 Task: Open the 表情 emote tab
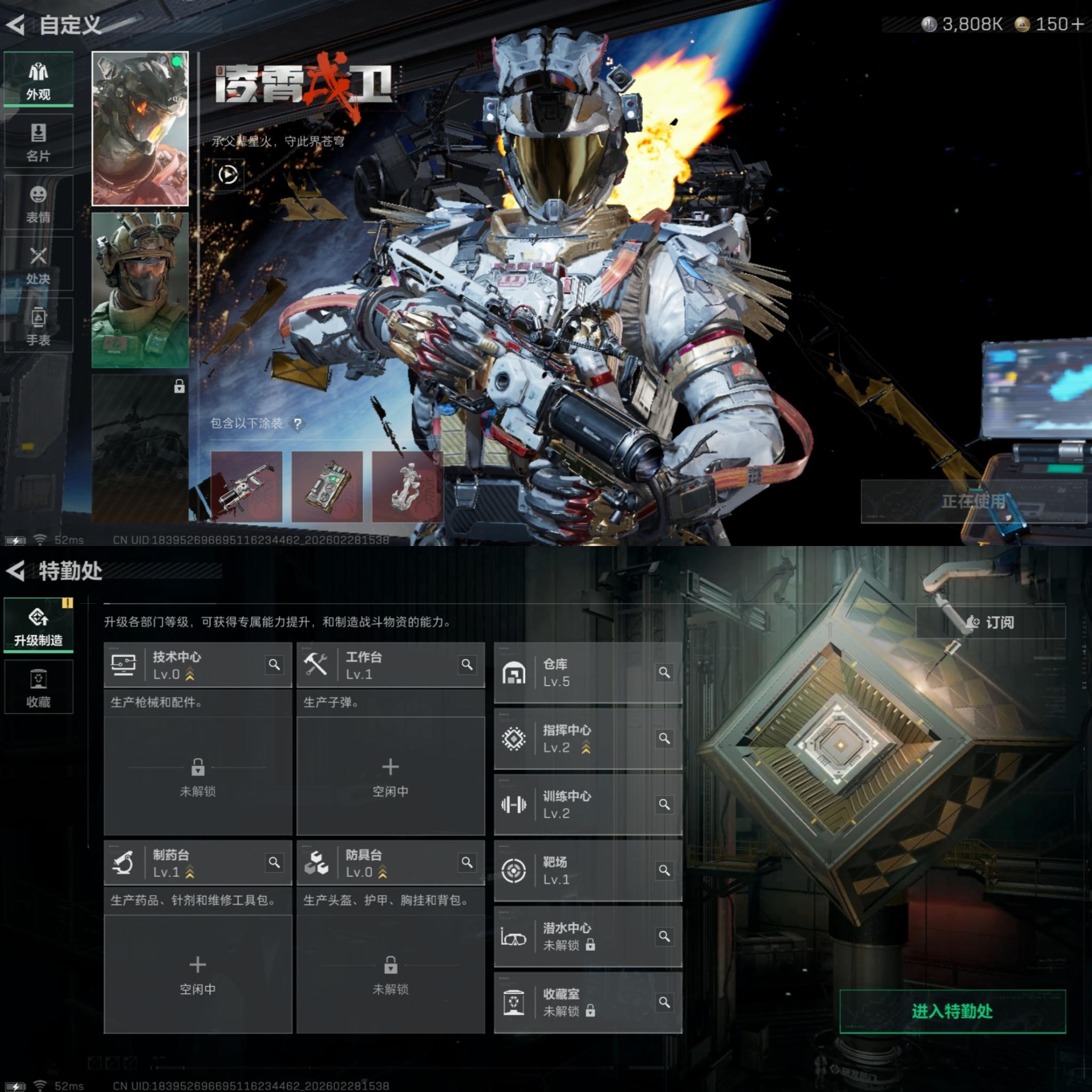[x=38, y=203]
